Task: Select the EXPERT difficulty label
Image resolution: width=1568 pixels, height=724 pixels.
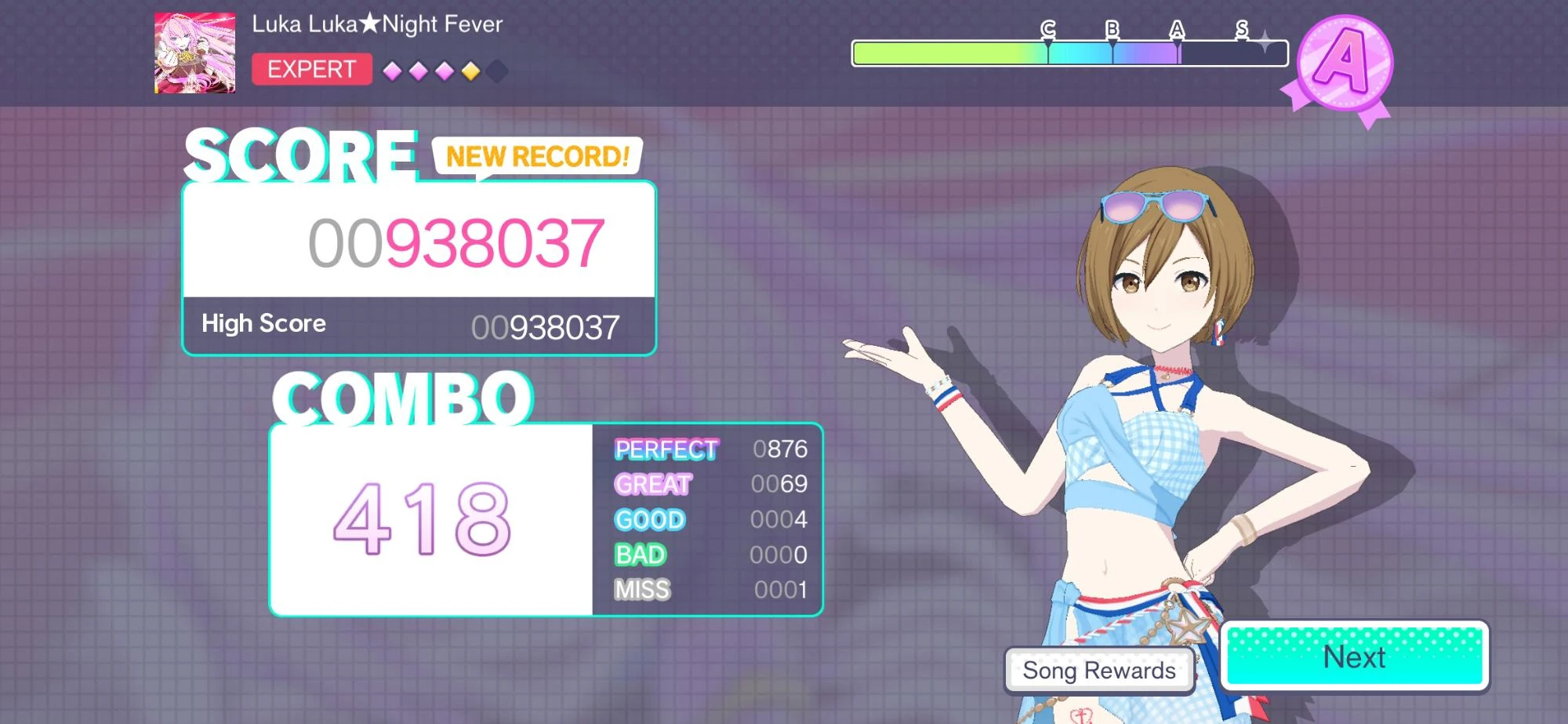Action: point(311,70)
